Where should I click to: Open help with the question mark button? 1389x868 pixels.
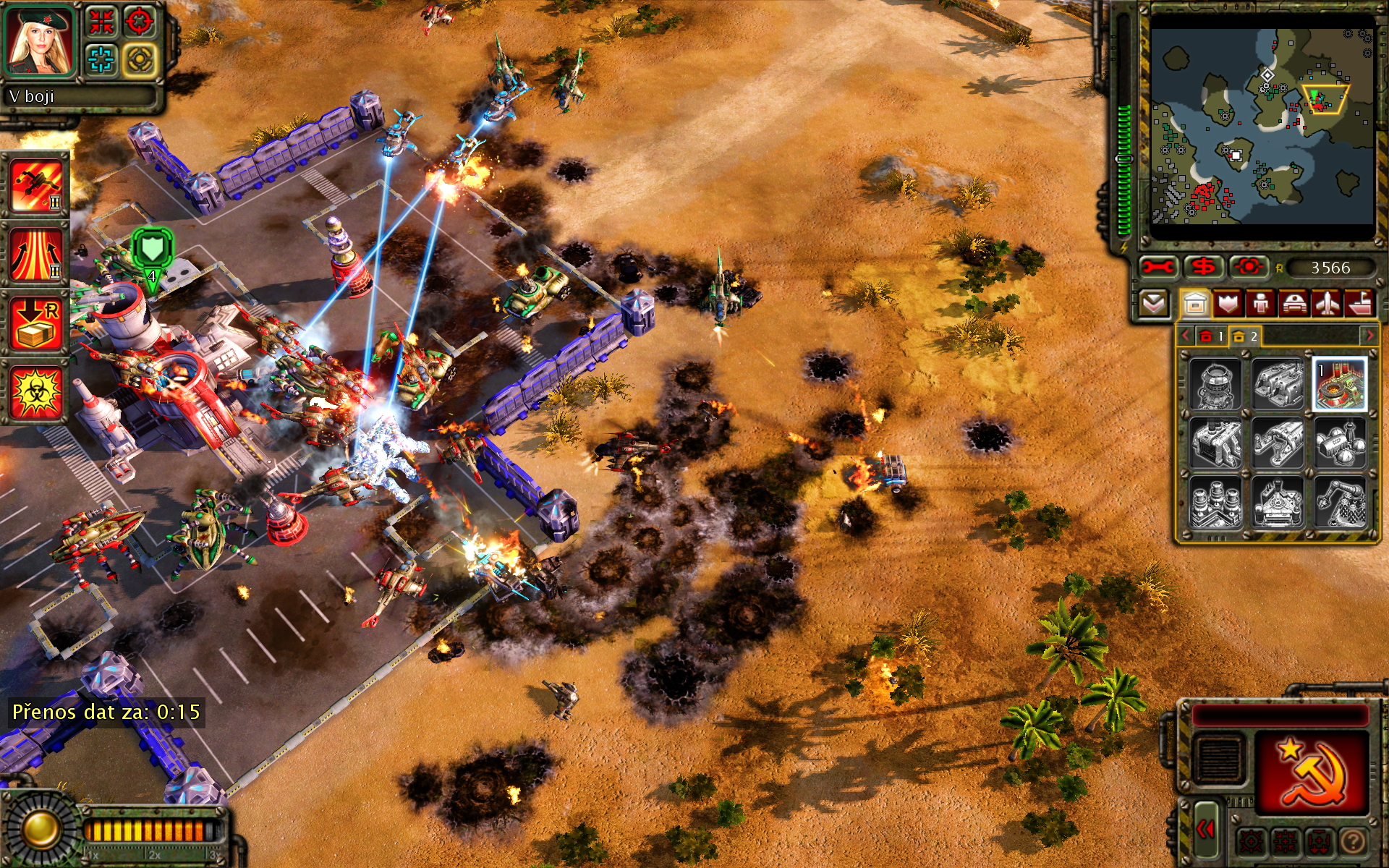pos(1353,841)
